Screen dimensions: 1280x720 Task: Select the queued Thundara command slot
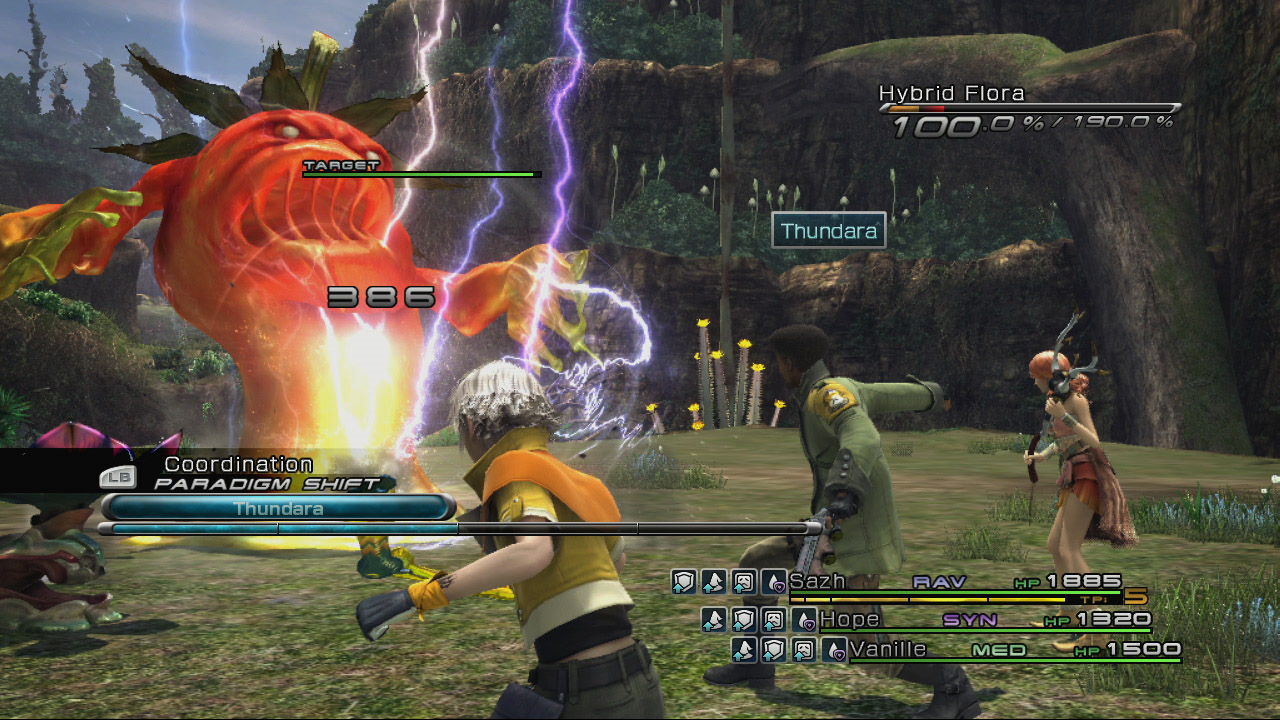(278, 508)
